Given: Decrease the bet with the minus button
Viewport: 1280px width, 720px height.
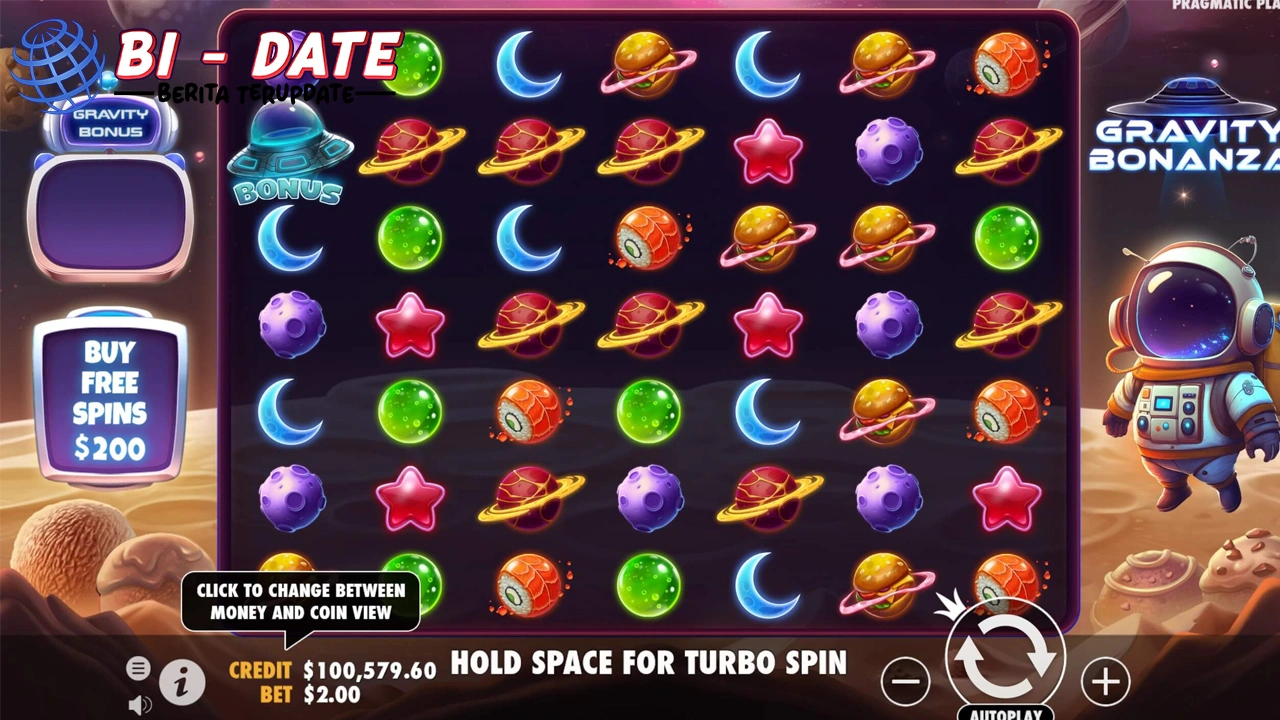Looking at the screenshot, I should tap(904, 682).
